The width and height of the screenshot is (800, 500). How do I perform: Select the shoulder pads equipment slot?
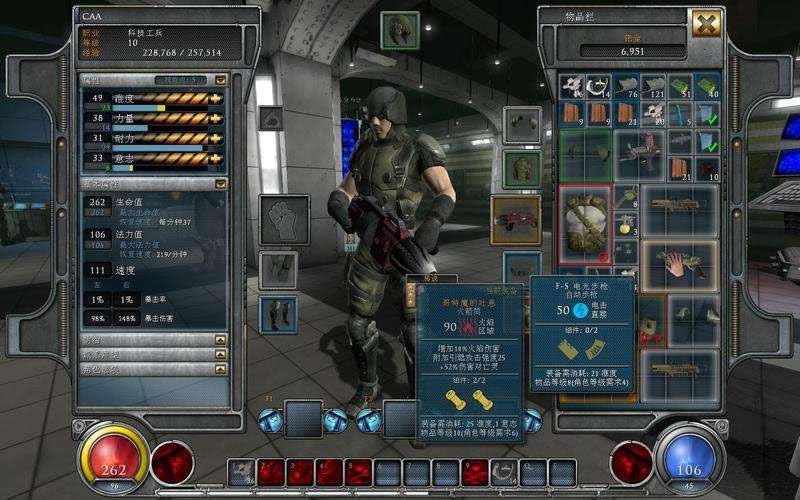521,124
